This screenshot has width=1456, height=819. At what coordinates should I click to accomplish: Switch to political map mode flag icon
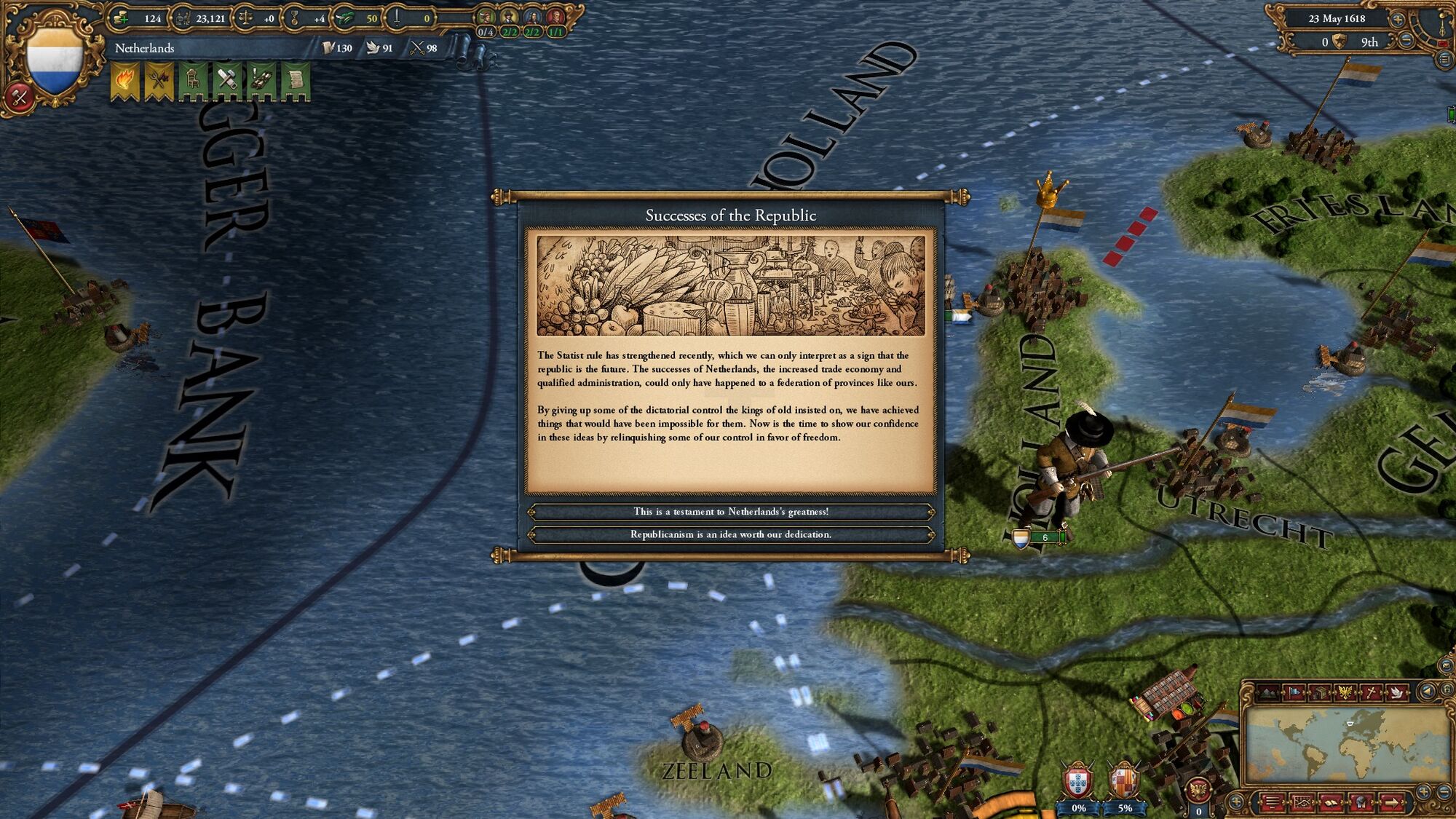[1294, 692]
